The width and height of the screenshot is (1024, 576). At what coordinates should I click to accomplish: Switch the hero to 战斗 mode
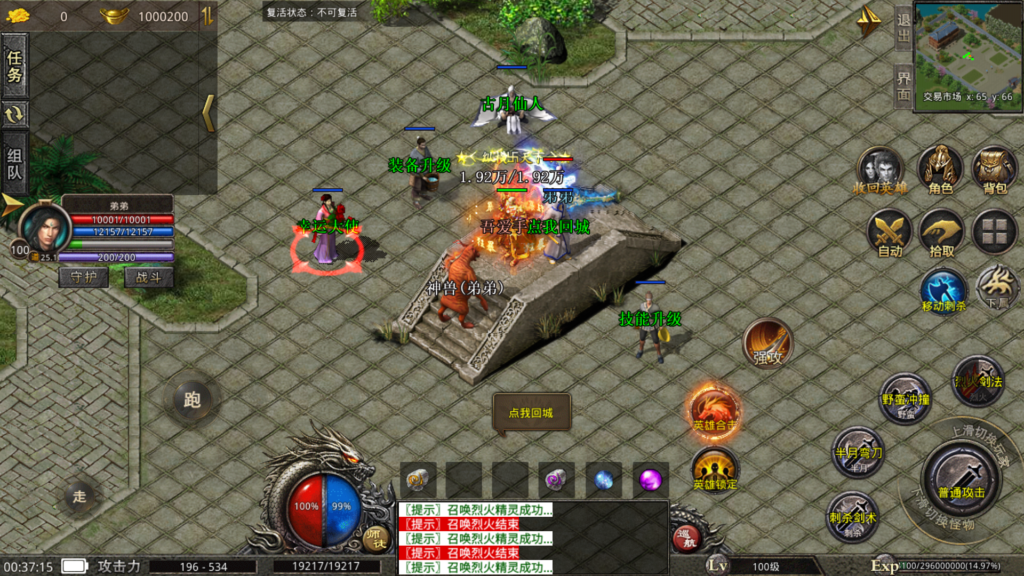(x=148, y=277)
